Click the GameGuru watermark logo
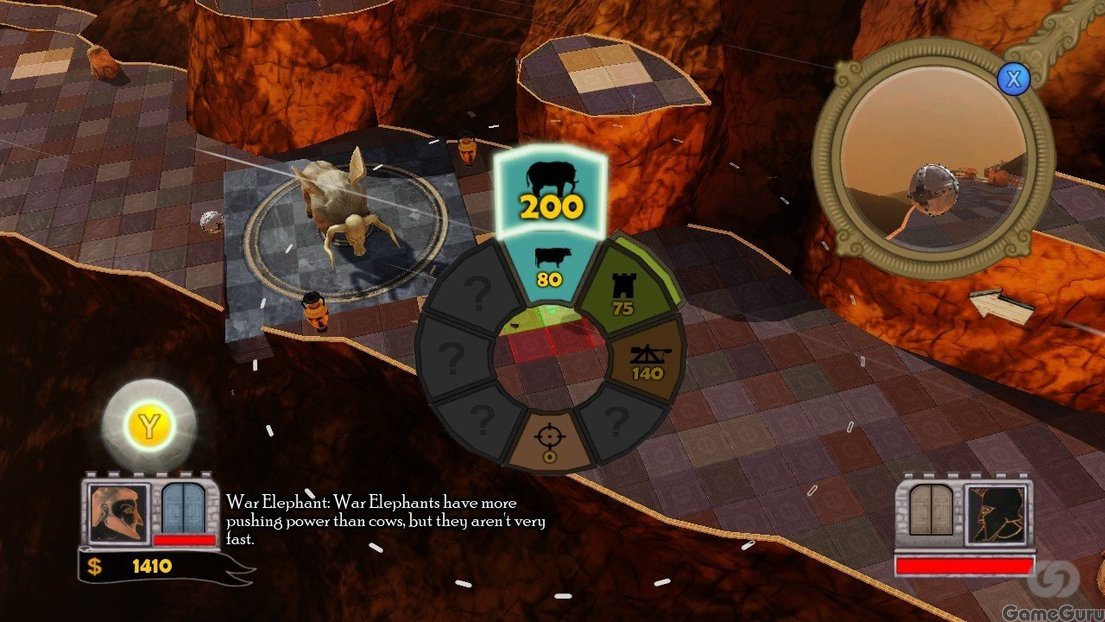This screenshot has height=622, width=1105. pos(1060,589)
